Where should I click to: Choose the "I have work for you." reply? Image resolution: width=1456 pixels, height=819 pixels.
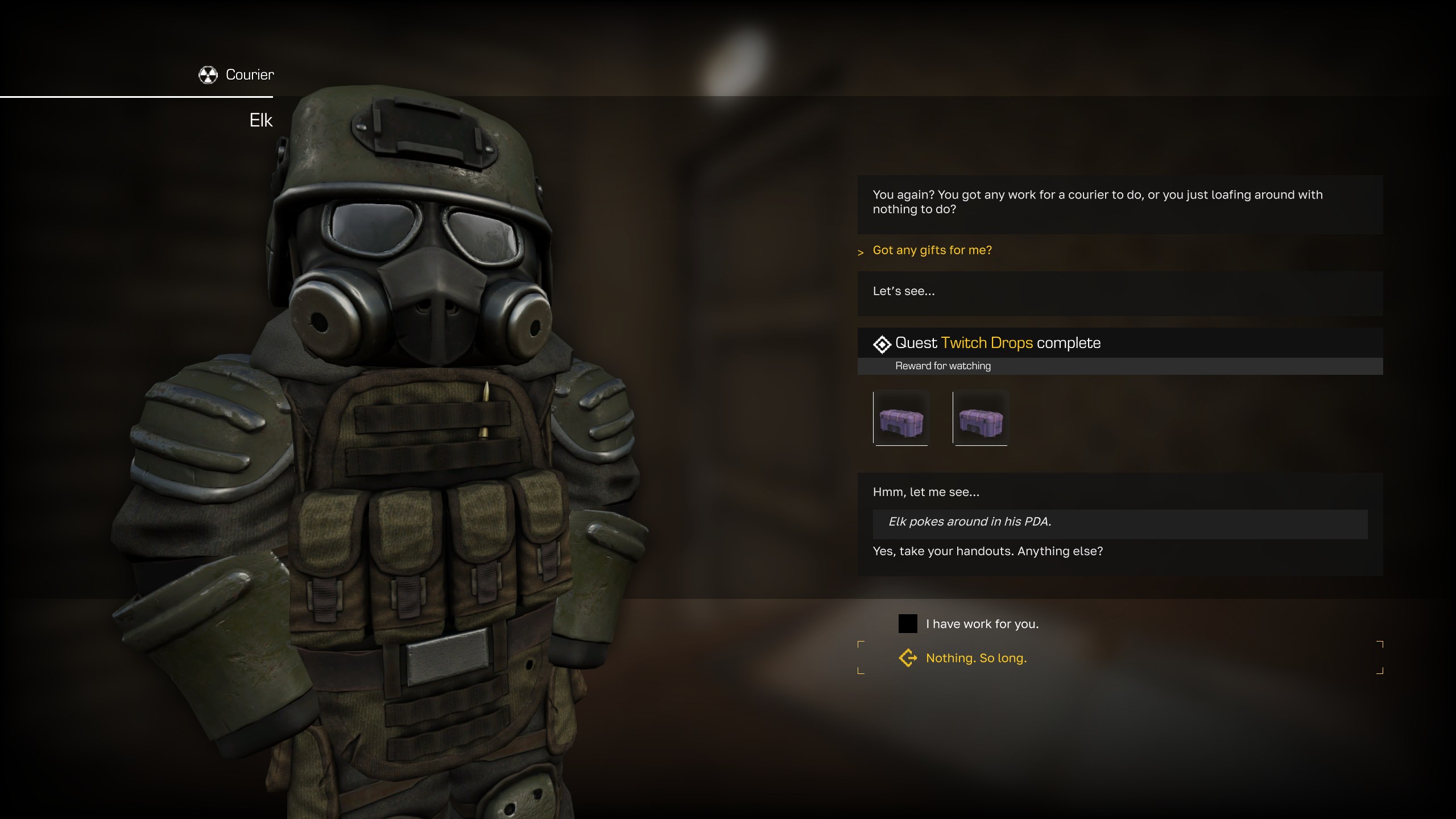click(x=982, y=624)
